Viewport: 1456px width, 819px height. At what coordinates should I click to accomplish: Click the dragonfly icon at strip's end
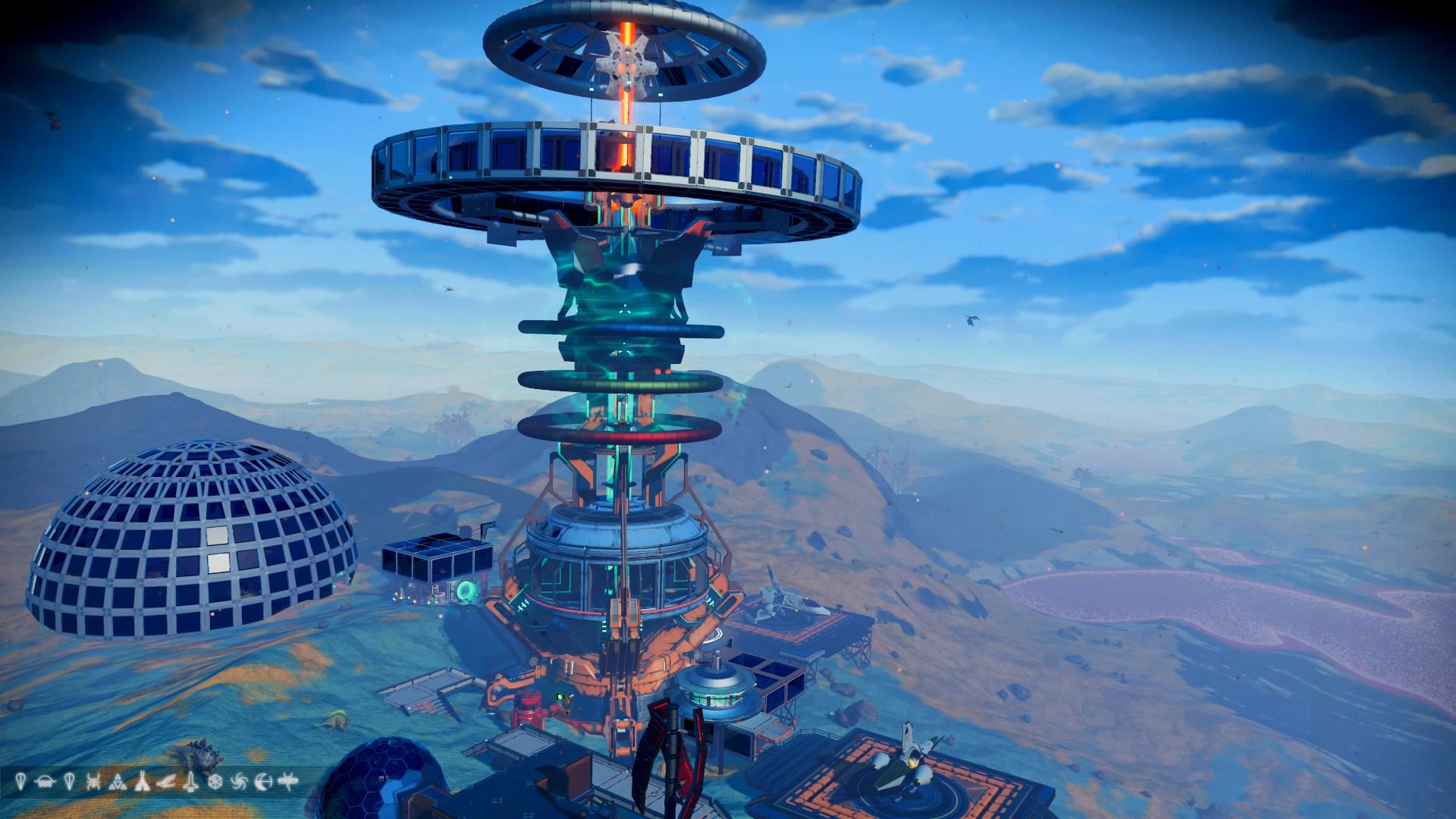[288, 782]
